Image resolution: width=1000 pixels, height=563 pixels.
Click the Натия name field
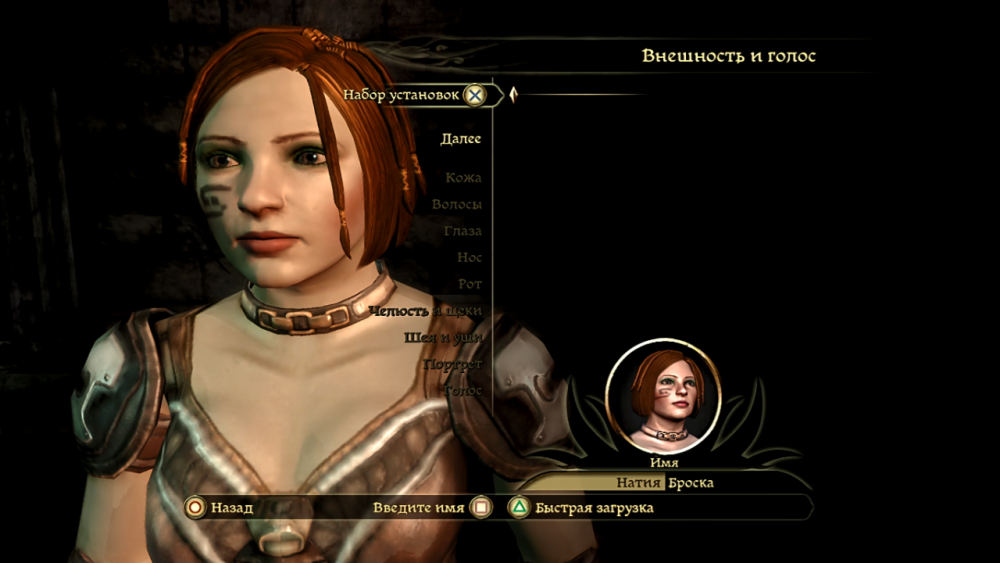click(x=639, y=483)
